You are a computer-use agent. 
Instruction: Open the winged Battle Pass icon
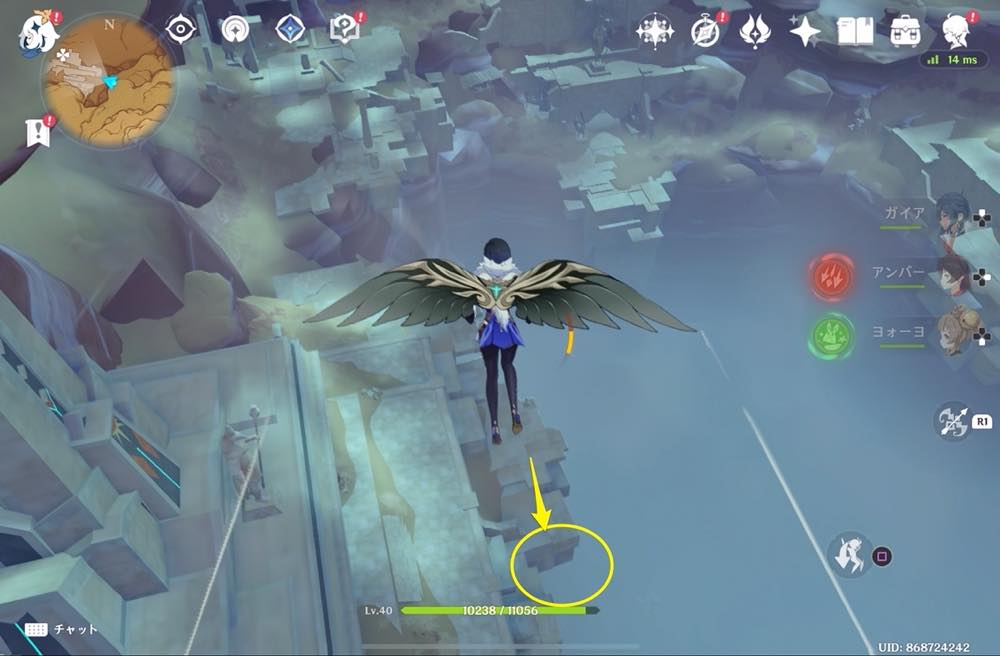tap(755, 31)
